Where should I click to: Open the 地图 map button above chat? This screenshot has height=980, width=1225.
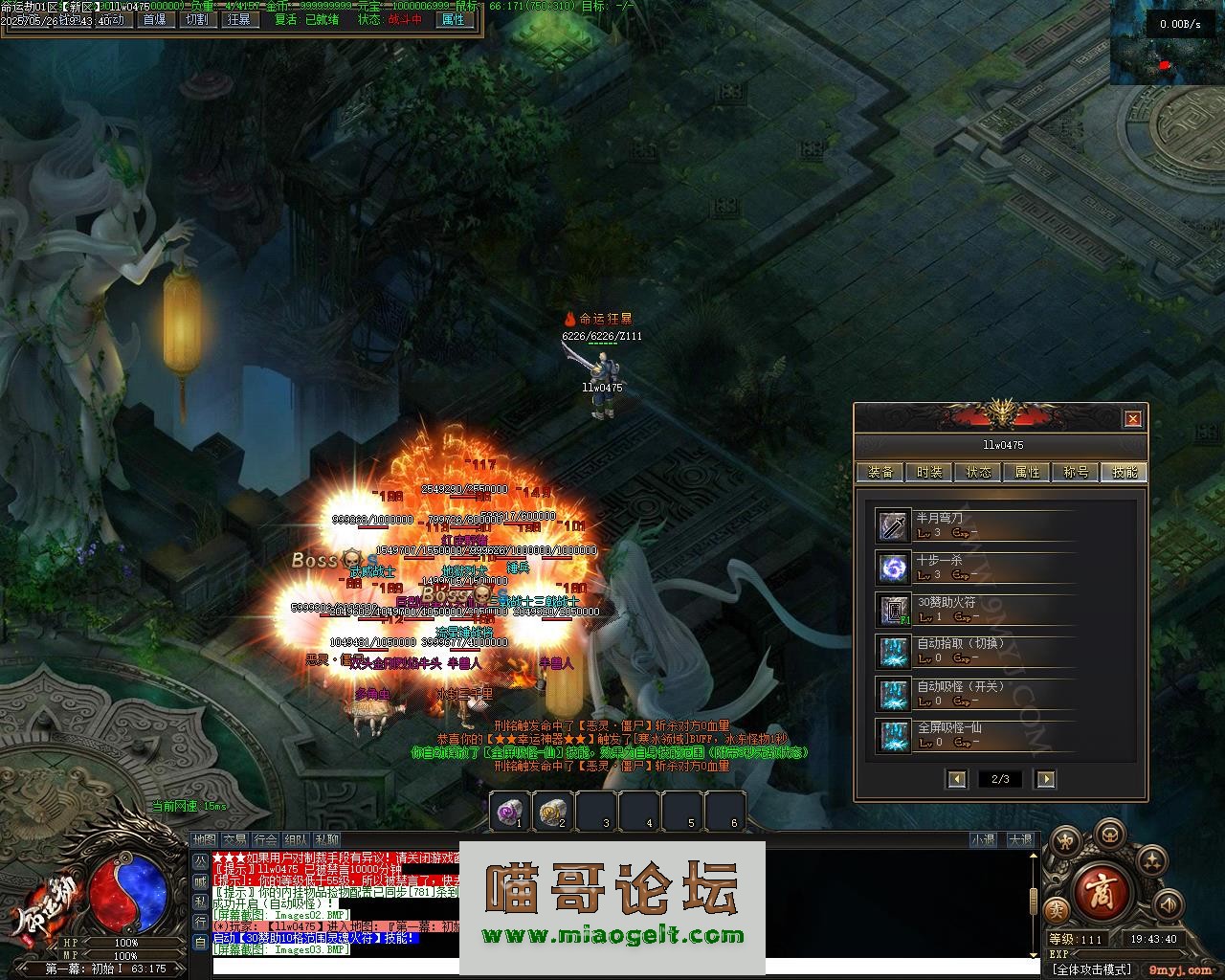point(205,840)
